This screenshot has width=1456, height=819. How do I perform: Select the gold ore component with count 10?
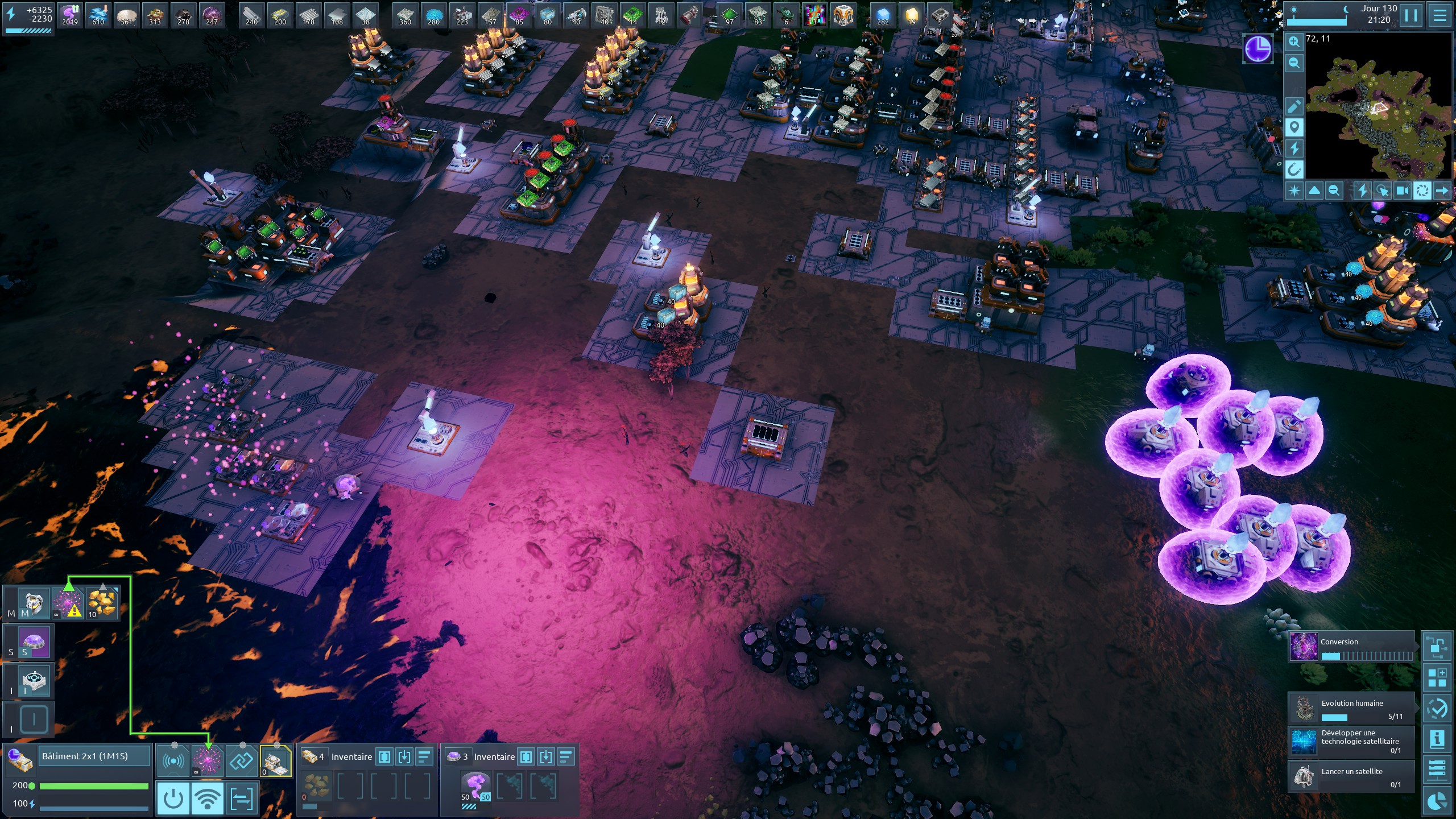click(x=102, y=603)
